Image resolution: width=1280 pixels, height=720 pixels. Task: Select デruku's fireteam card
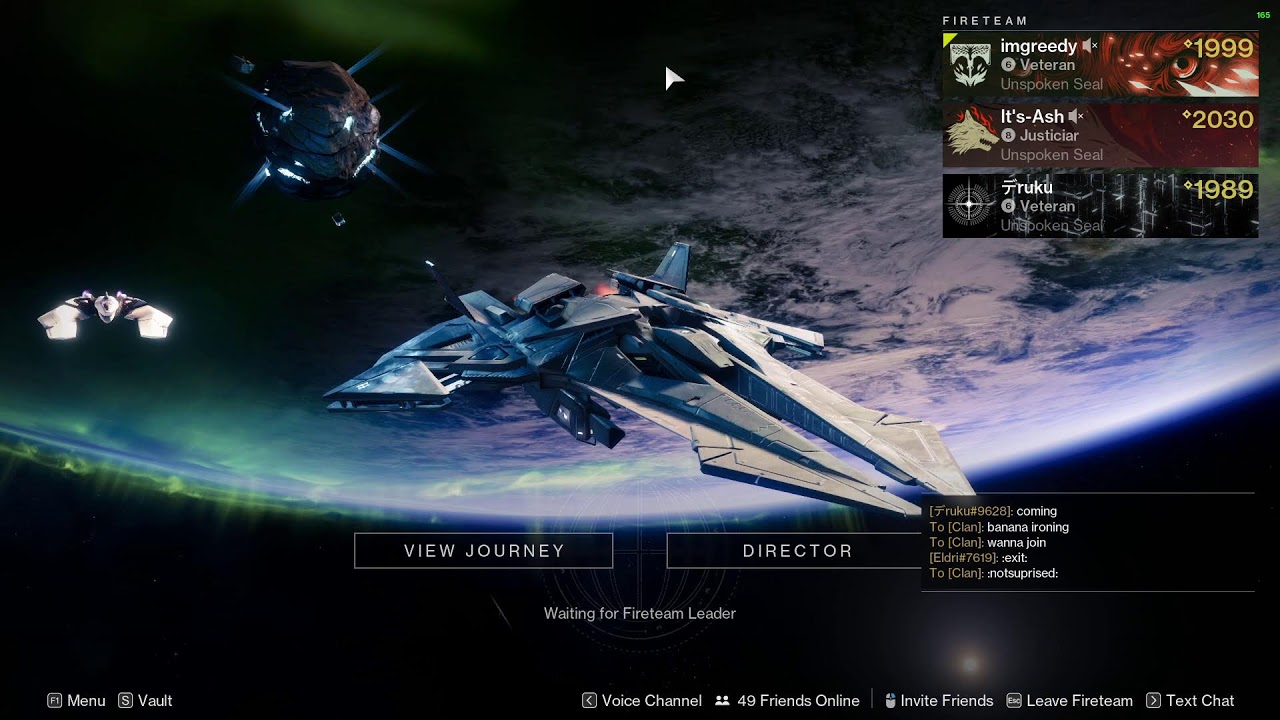[1100, 206]
